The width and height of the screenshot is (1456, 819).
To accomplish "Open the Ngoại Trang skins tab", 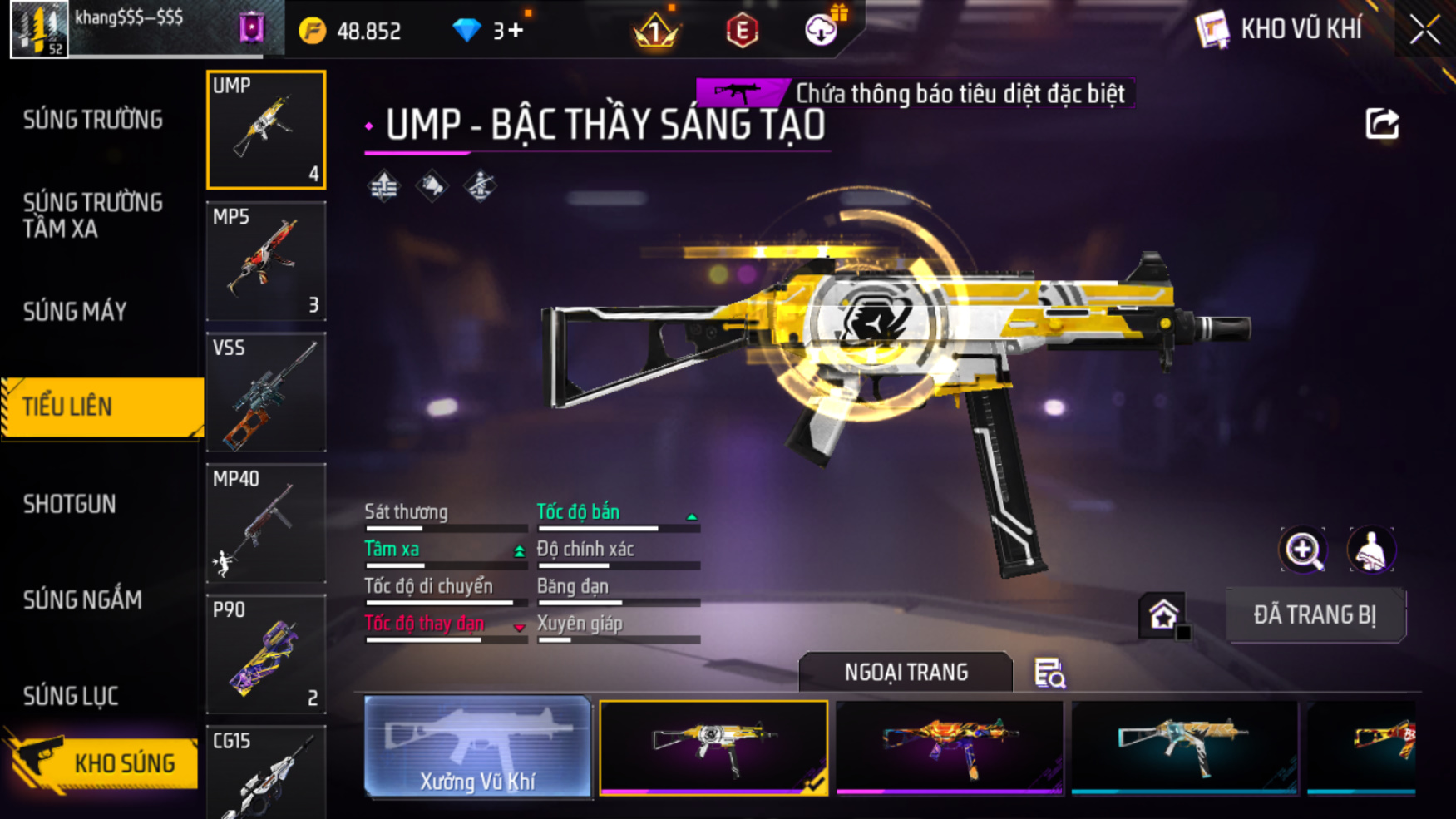I will [x=906, y=672].
